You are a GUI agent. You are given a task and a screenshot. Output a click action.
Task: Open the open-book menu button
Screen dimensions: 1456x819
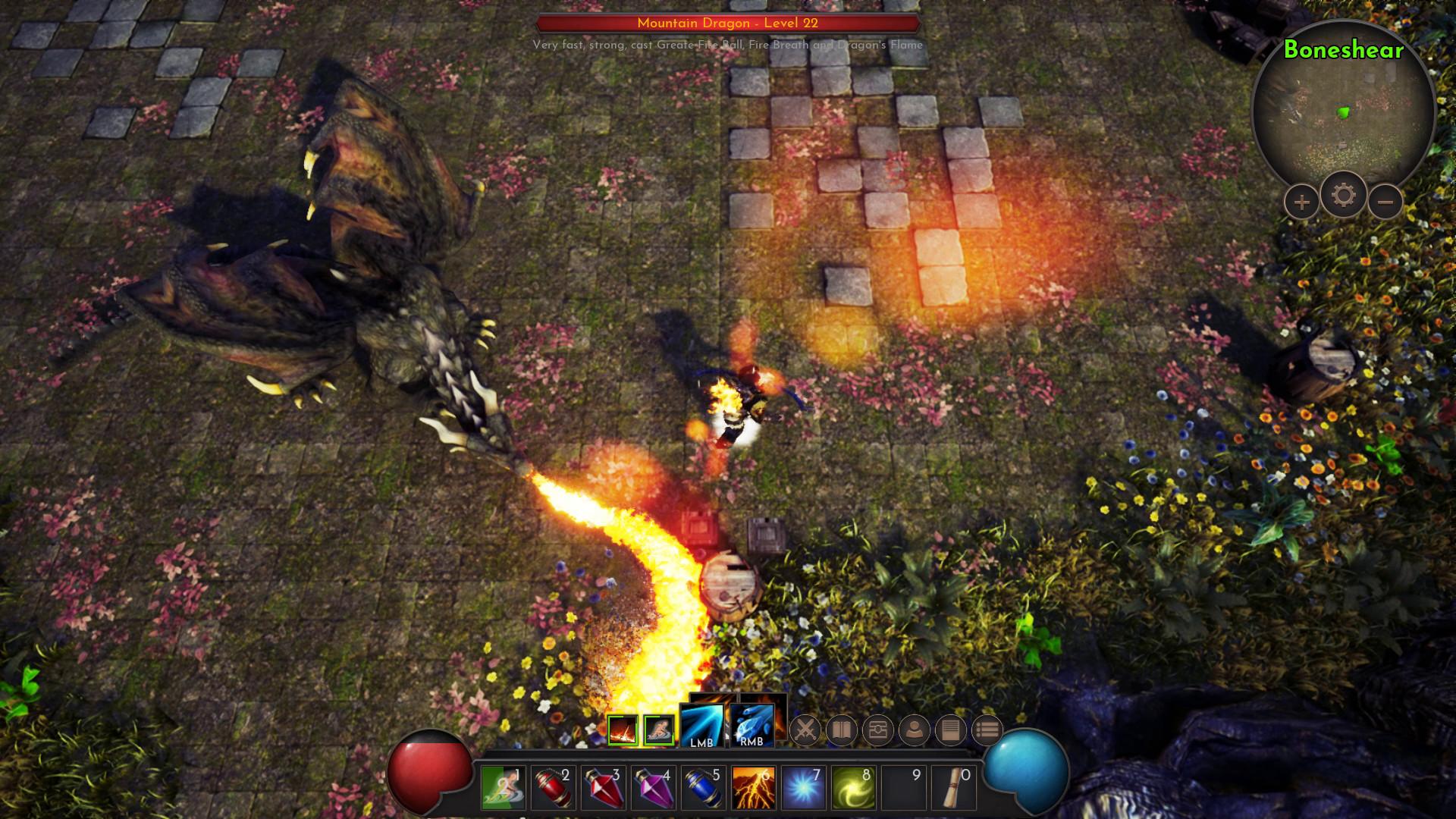click(x=842, y=730)
